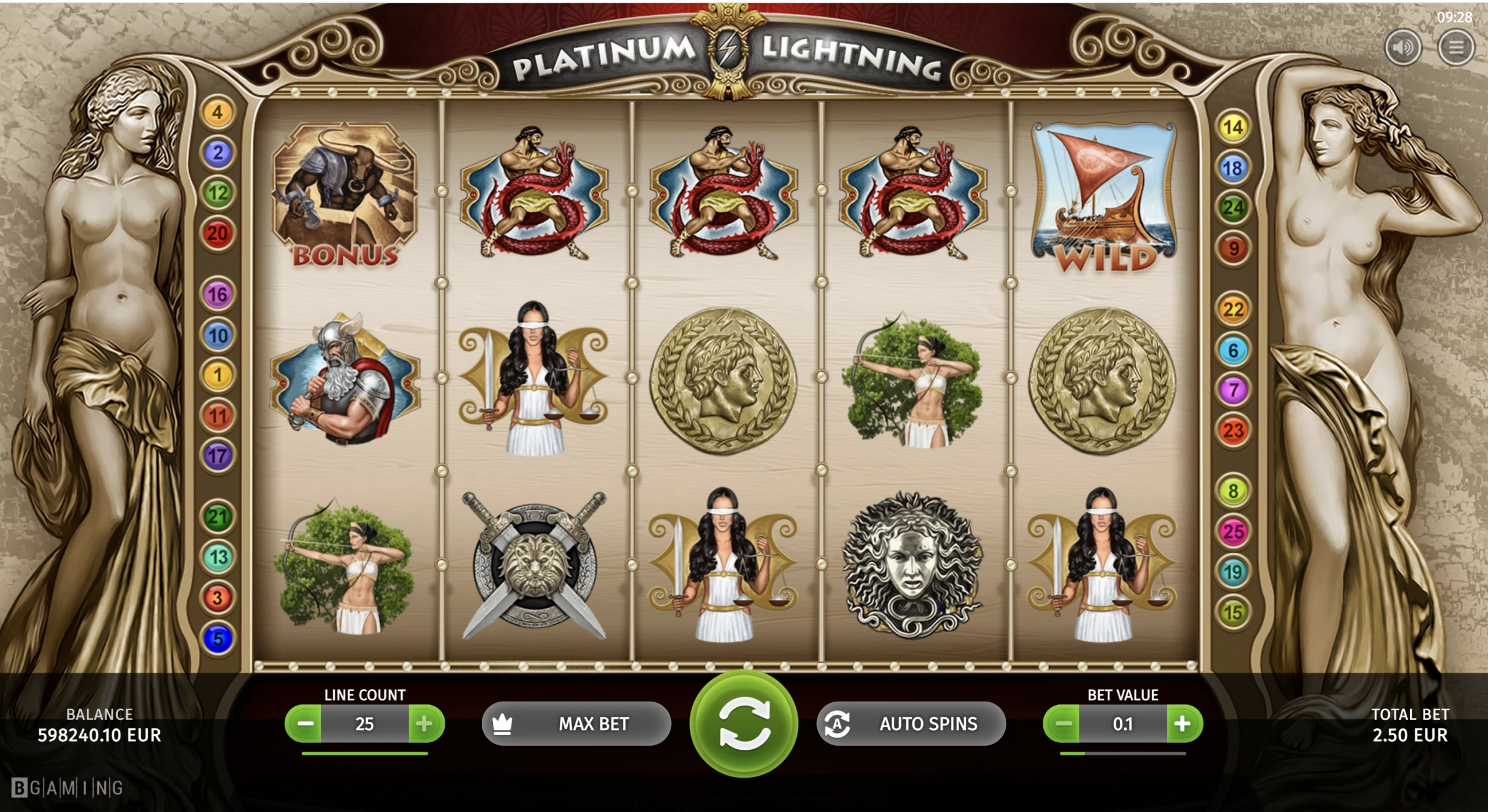Select payline marker number 4
1488x812 pixels.
click(217, 112)
